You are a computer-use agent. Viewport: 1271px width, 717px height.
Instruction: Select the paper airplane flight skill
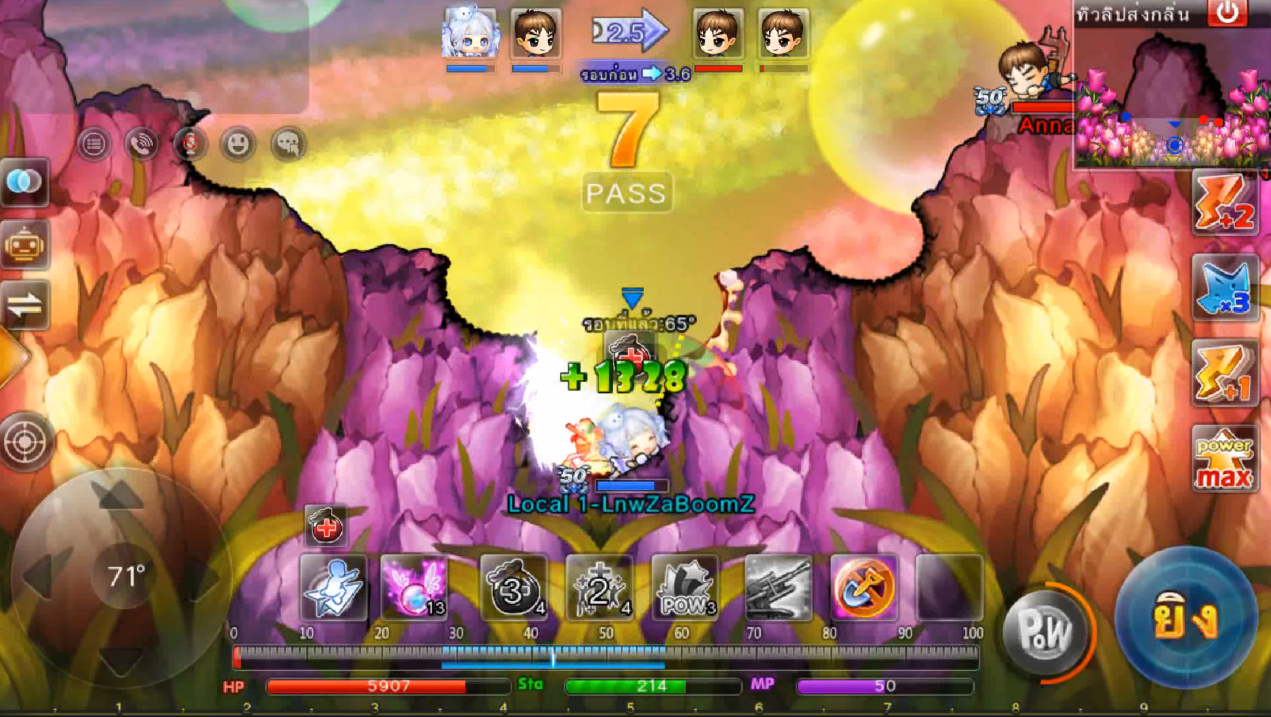(x=334, y=589)
